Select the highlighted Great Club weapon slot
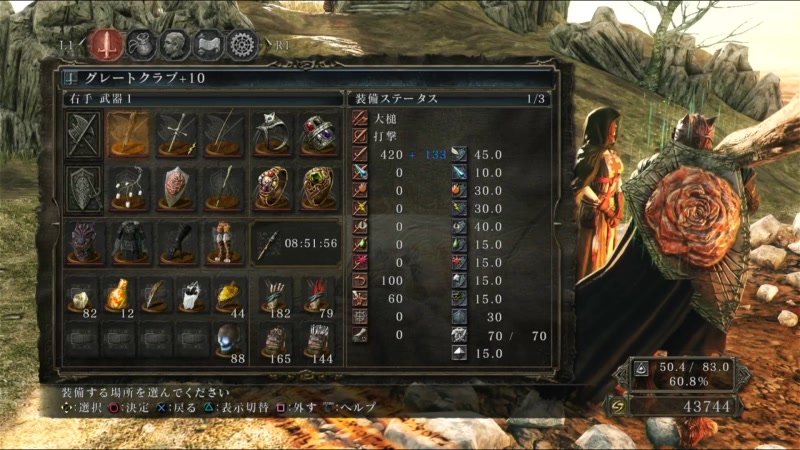Viewport: 800px width, 450px height. [128, 133]
